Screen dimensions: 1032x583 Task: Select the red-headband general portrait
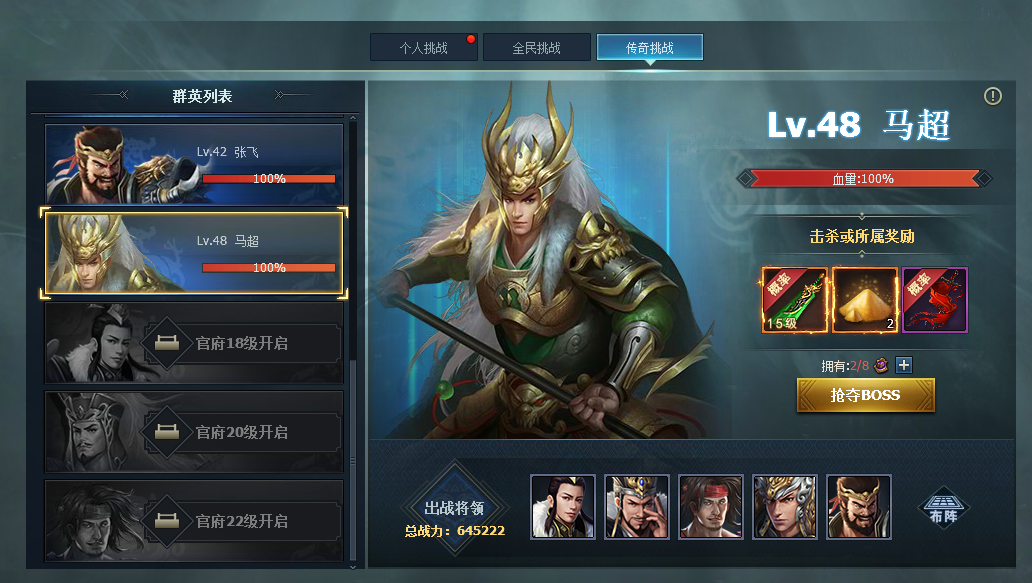[711, 507]
